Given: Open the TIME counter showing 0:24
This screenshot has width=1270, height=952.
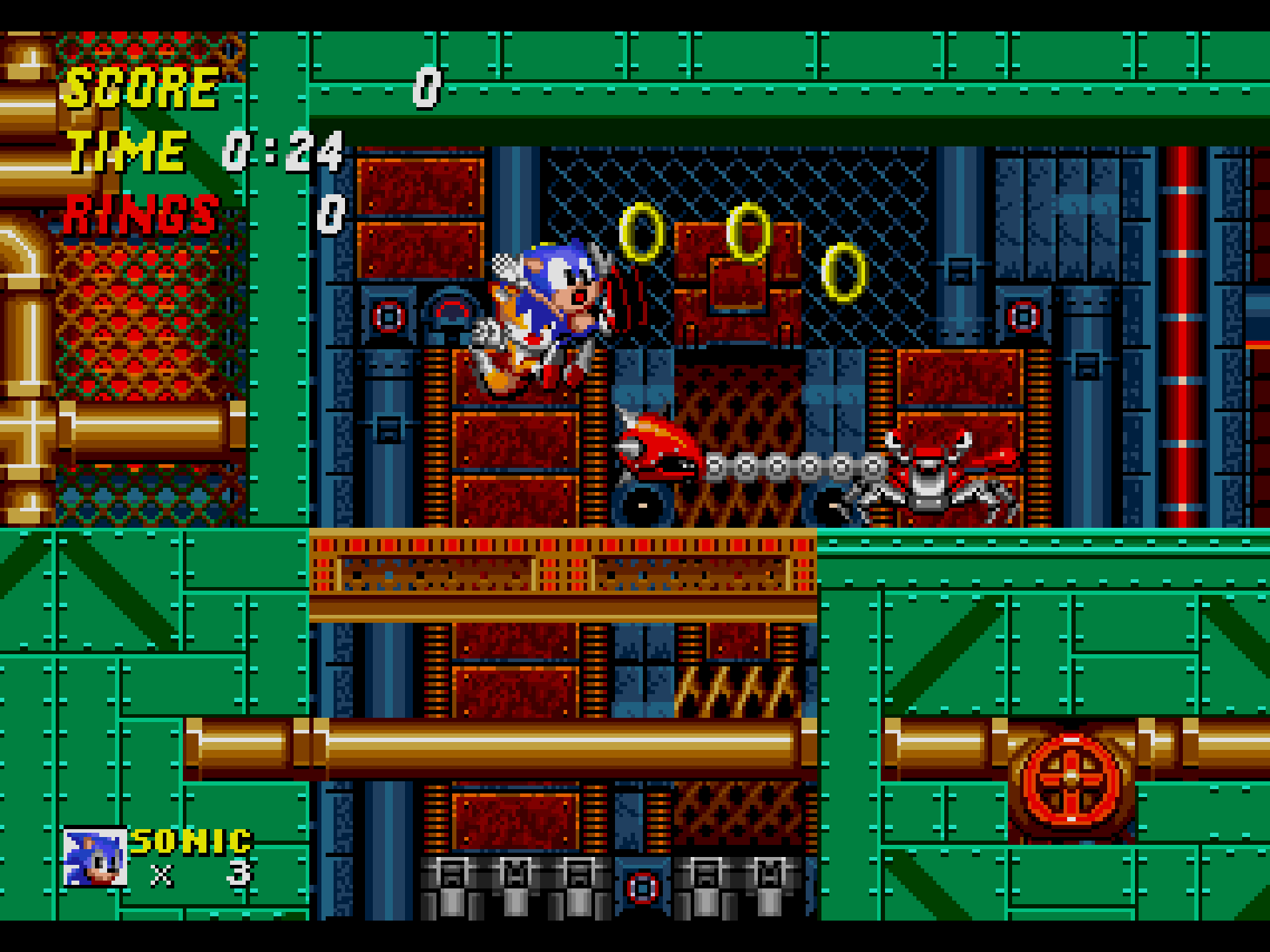Looking at the screenshot, I should coord(282,152).
